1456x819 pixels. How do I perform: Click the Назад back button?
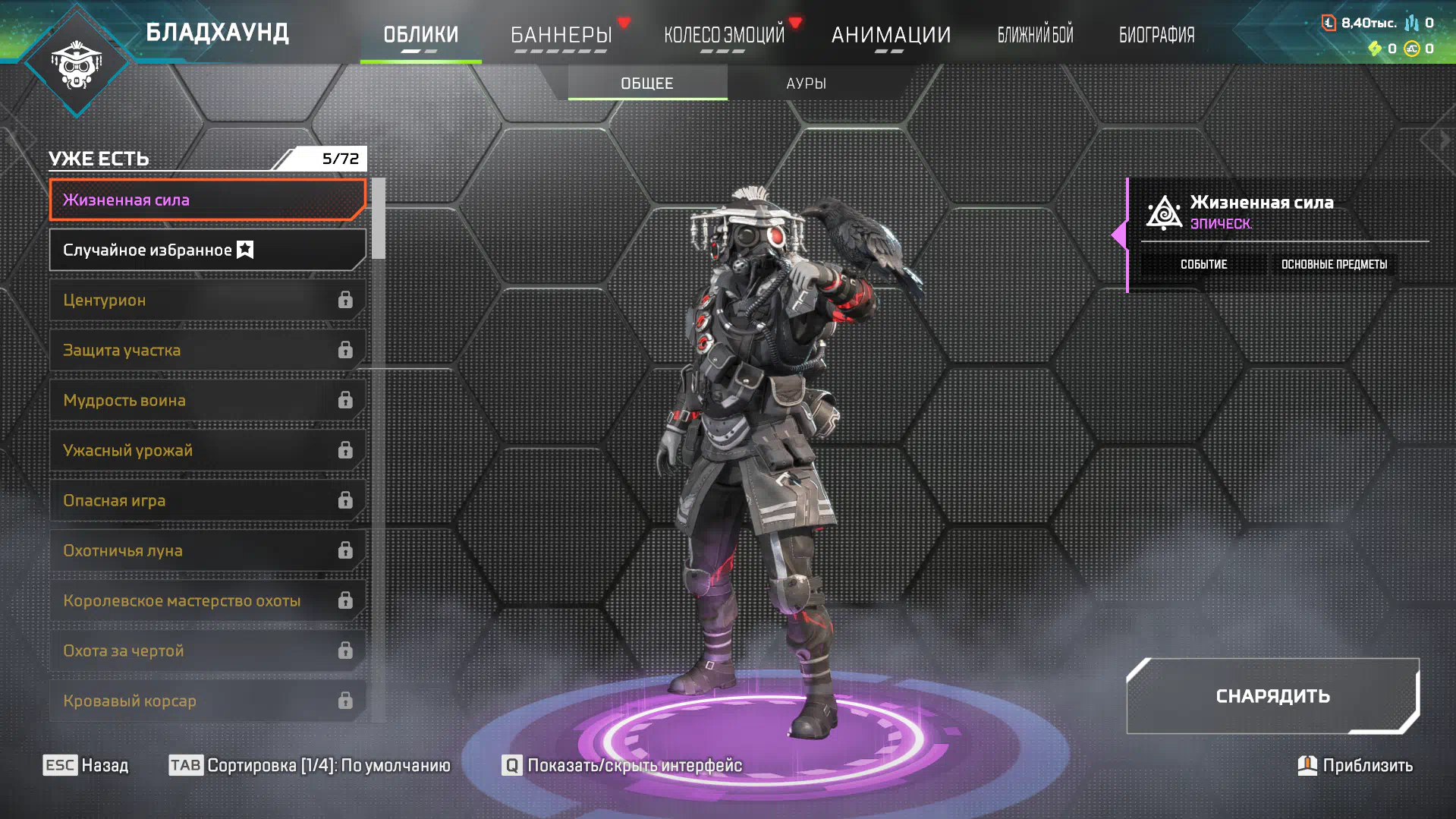86,765
